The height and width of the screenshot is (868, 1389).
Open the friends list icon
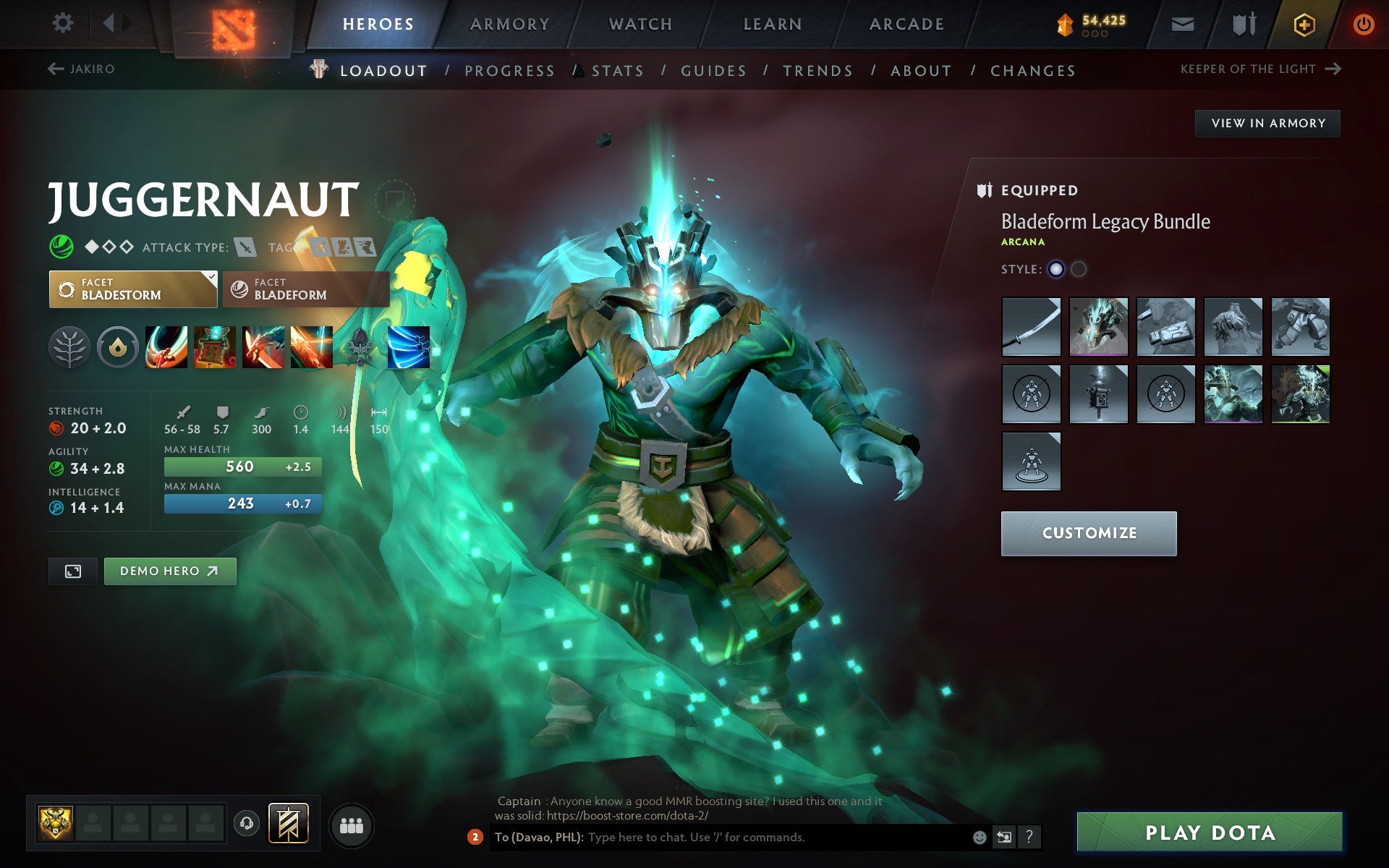coord(352,823)
